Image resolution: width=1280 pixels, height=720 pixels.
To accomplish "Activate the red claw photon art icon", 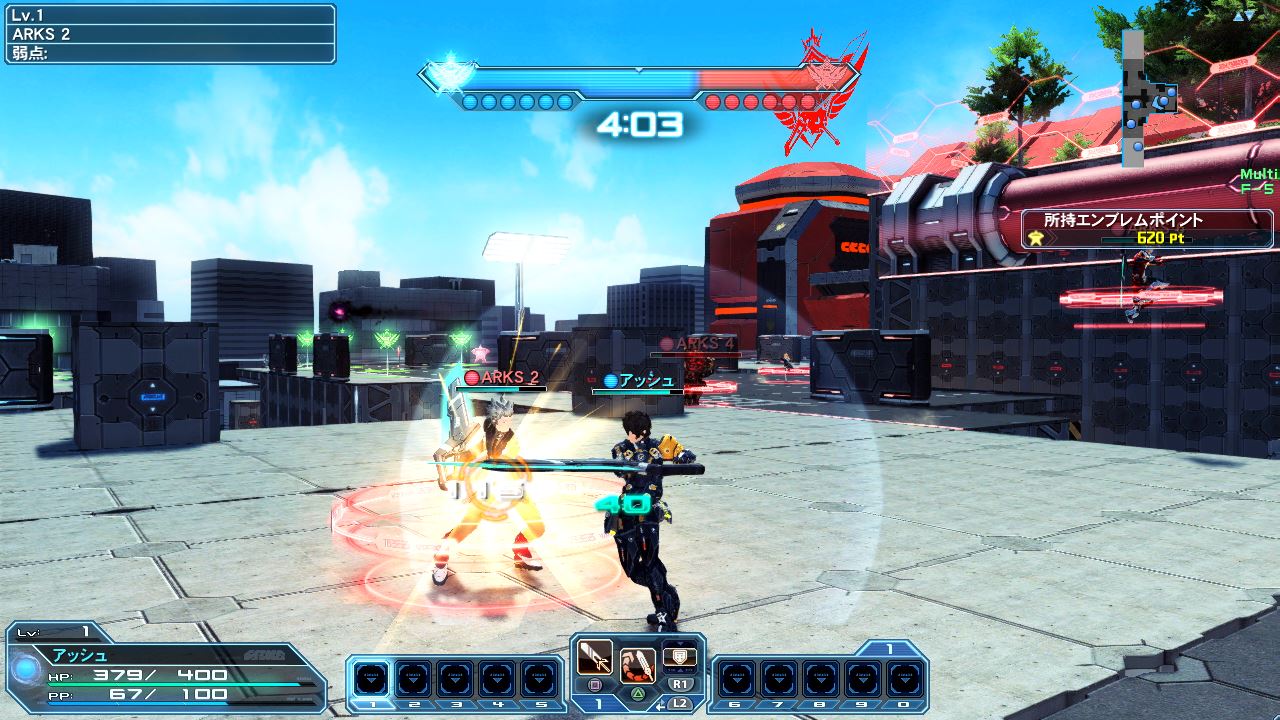I will click(x=637, y=664).
